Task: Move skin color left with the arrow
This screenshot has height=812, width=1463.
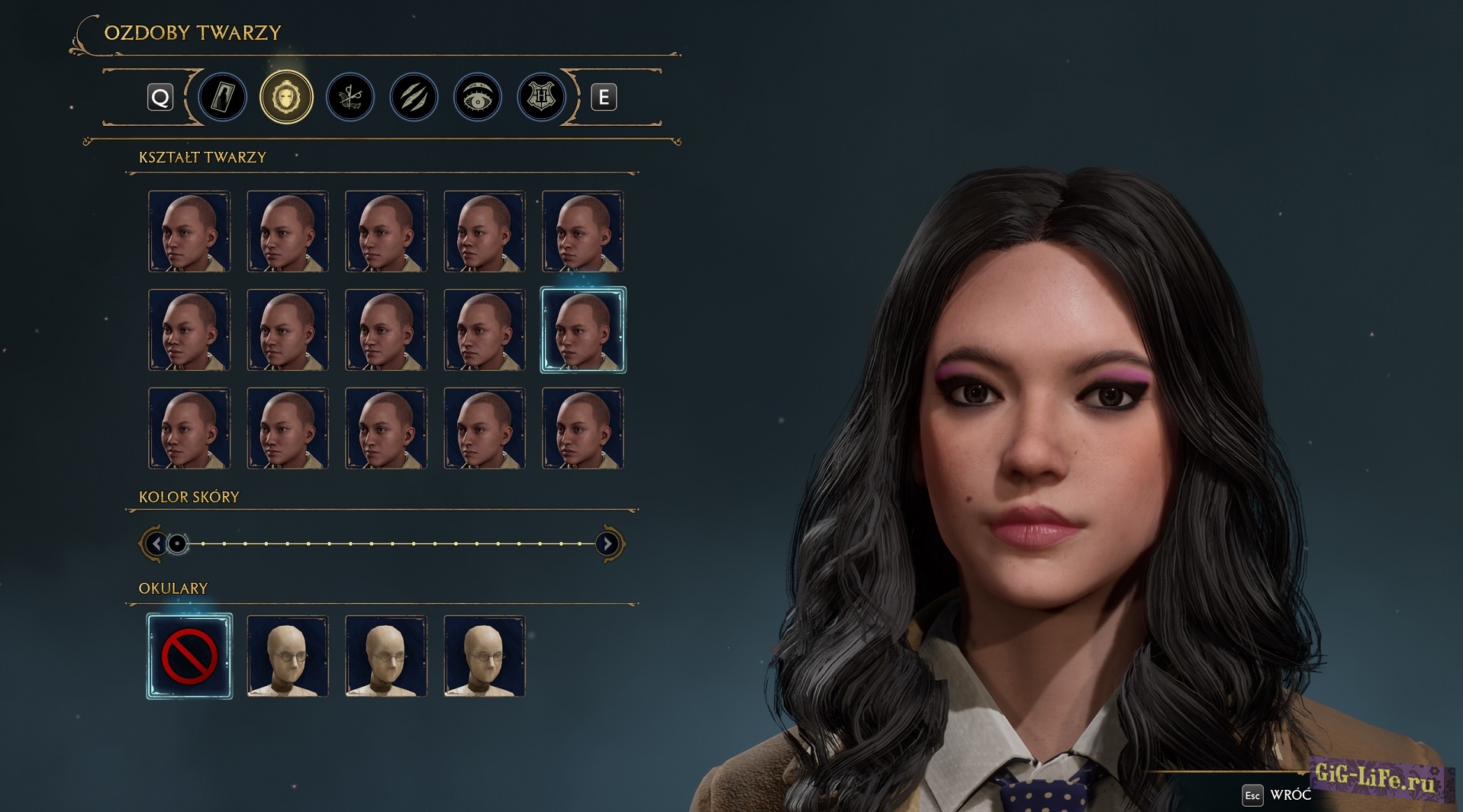Action: (x=156, y=543)
